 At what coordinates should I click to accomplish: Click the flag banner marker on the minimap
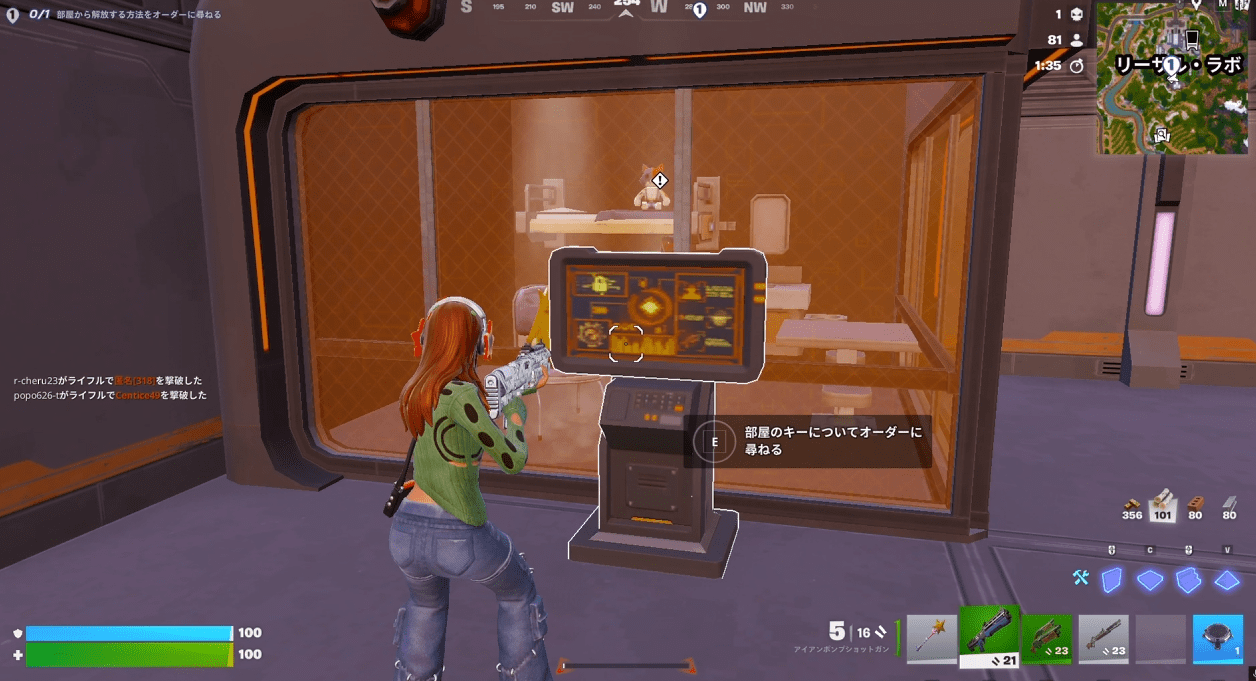tap(1191, 39)
